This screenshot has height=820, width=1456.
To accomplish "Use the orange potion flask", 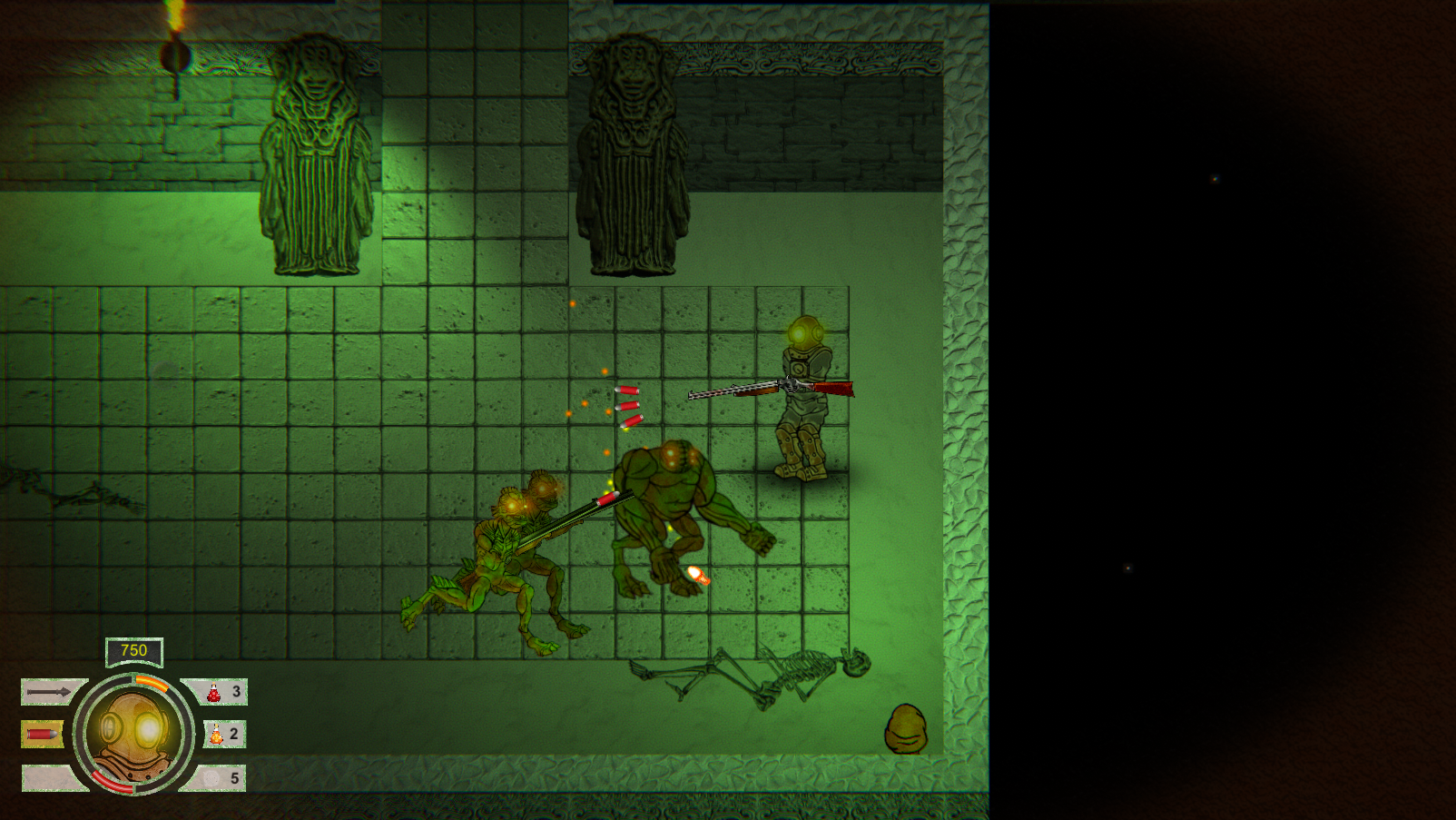I will (x=217, y=734).
